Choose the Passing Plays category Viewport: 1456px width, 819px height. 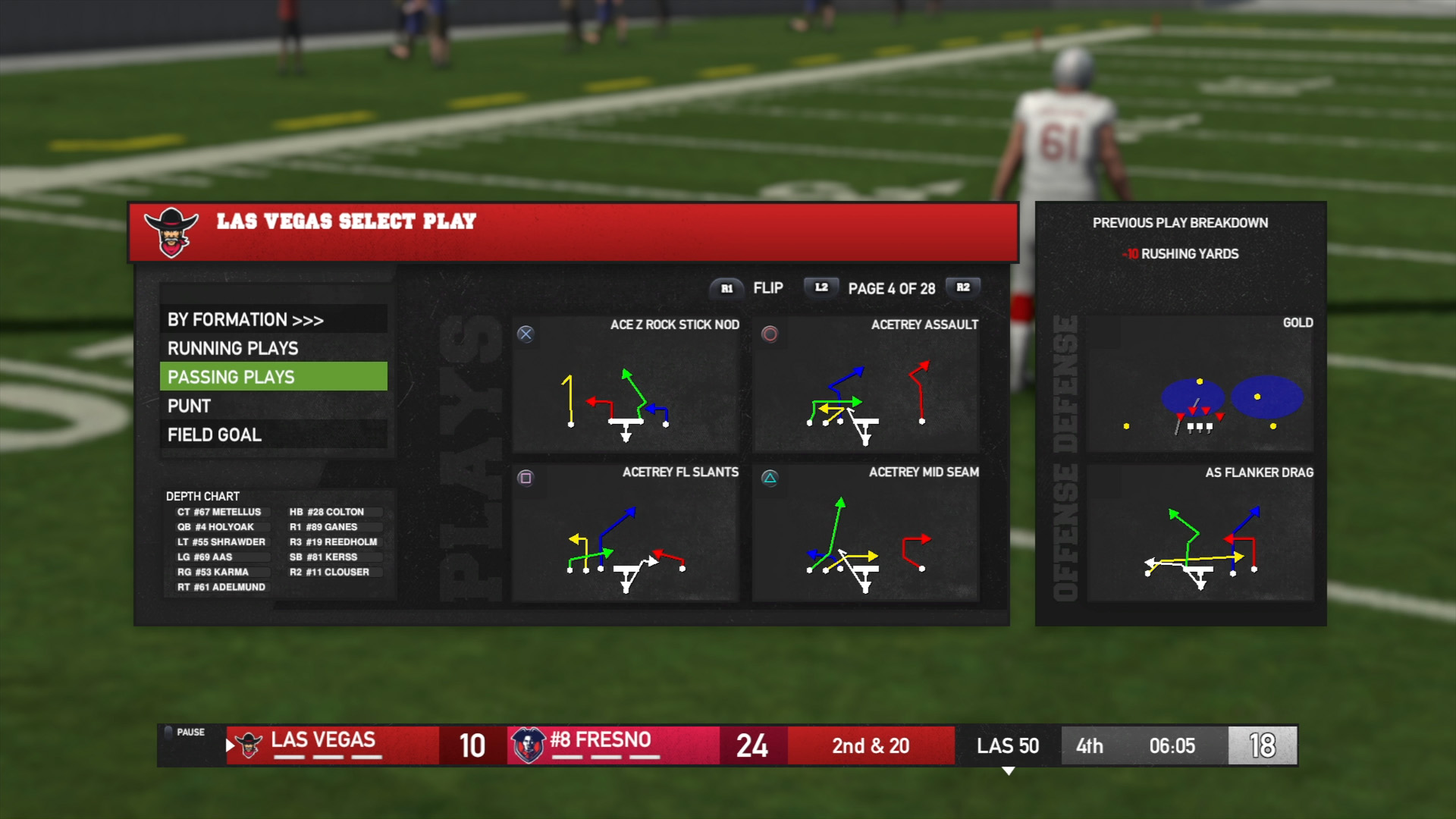tap(273, 377)
